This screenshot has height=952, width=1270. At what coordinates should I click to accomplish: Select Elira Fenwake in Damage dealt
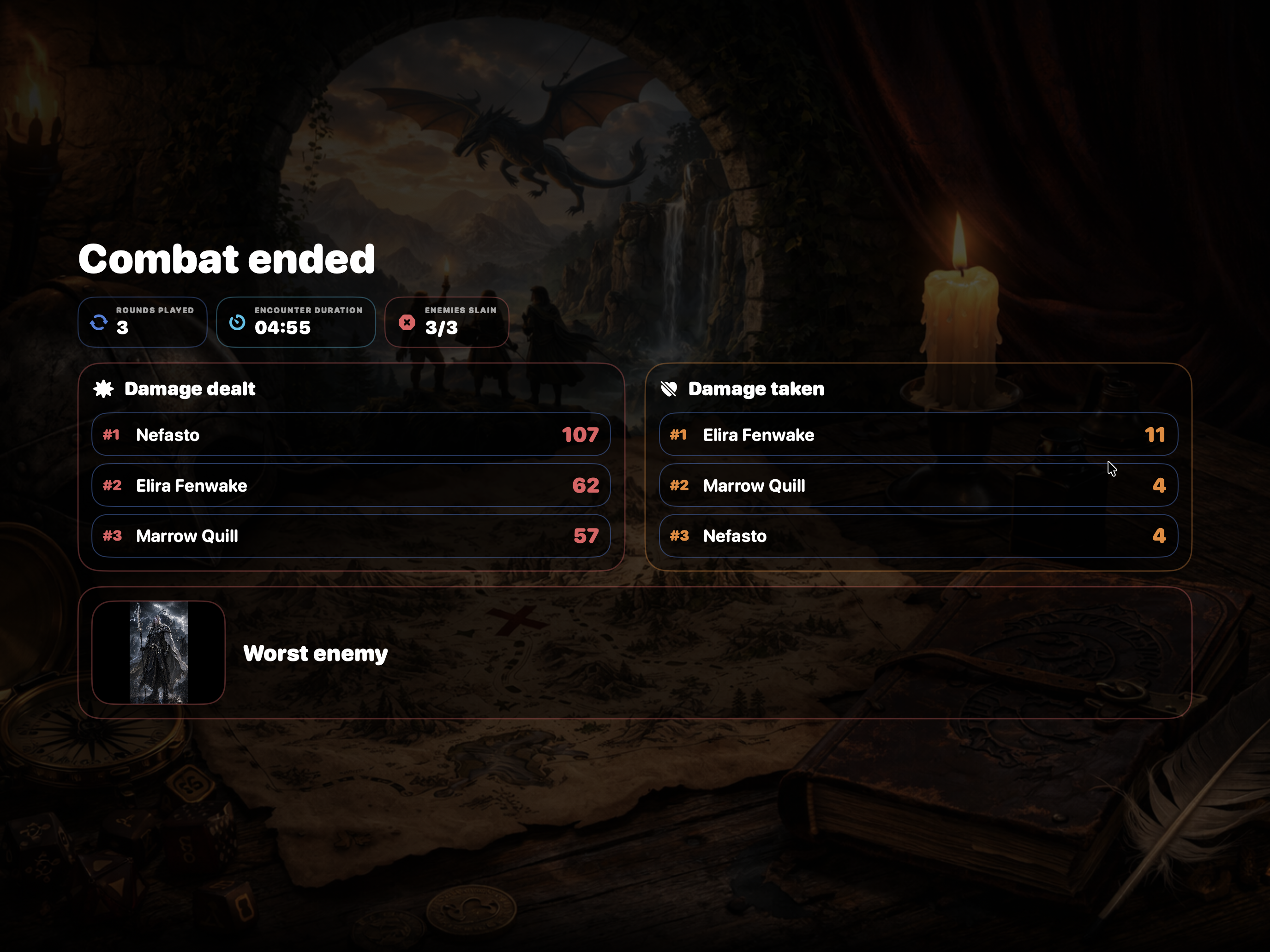coord(351,486)
